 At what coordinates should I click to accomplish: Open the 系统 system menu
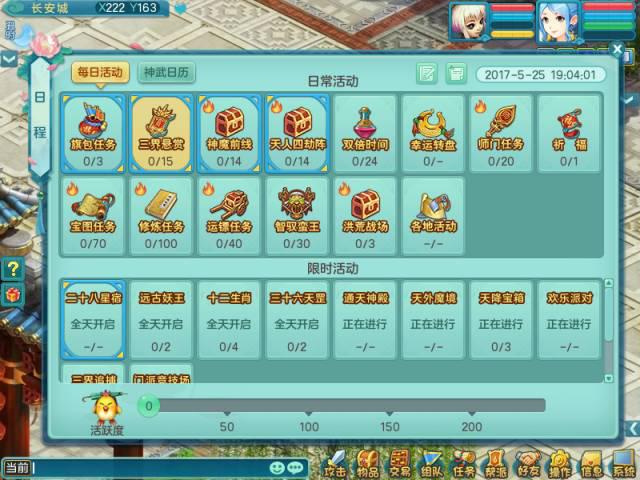tap(624, 464)
